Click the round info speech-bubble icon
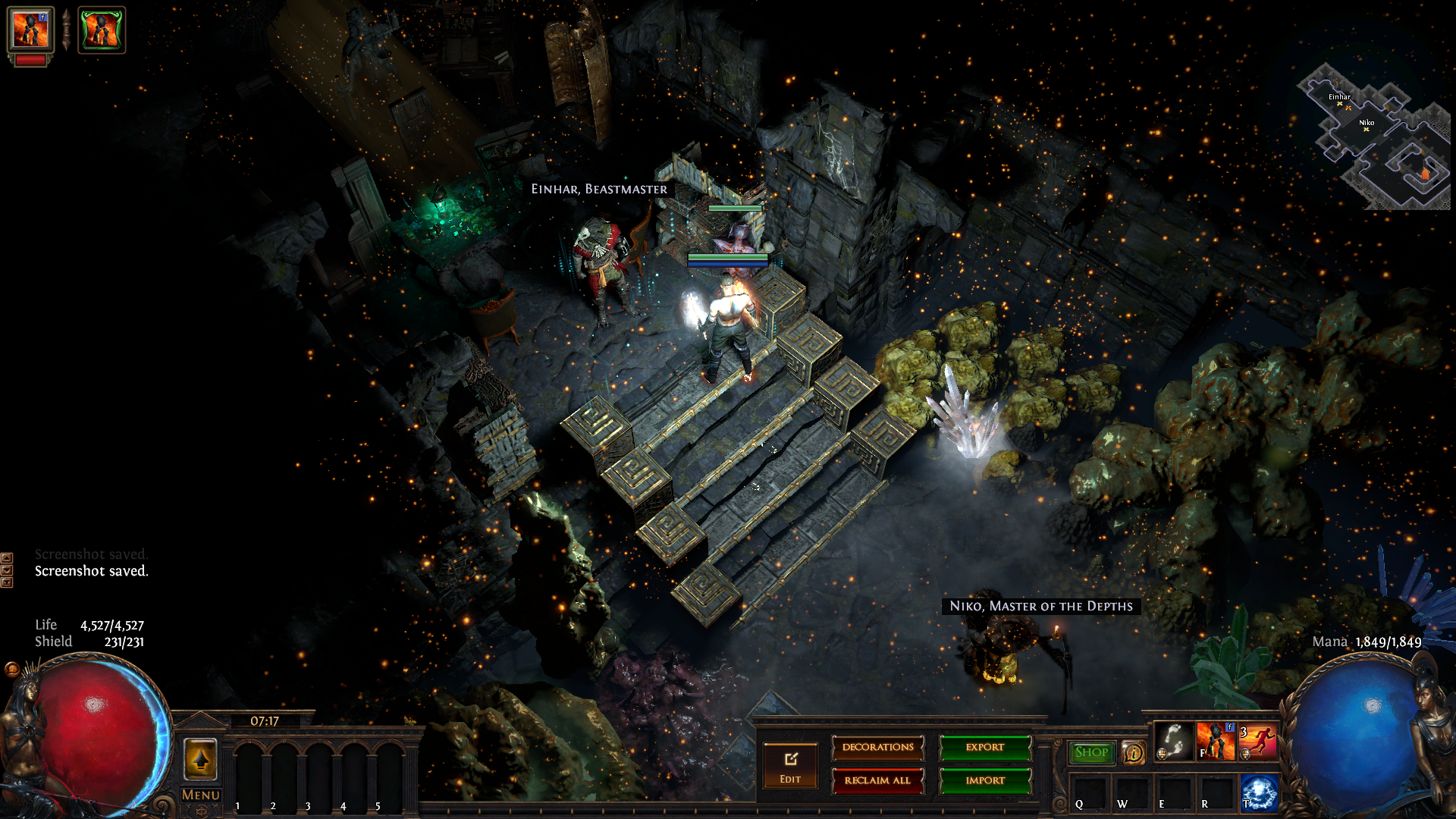The image size is (1456, 819). [x=1134, y=753]
